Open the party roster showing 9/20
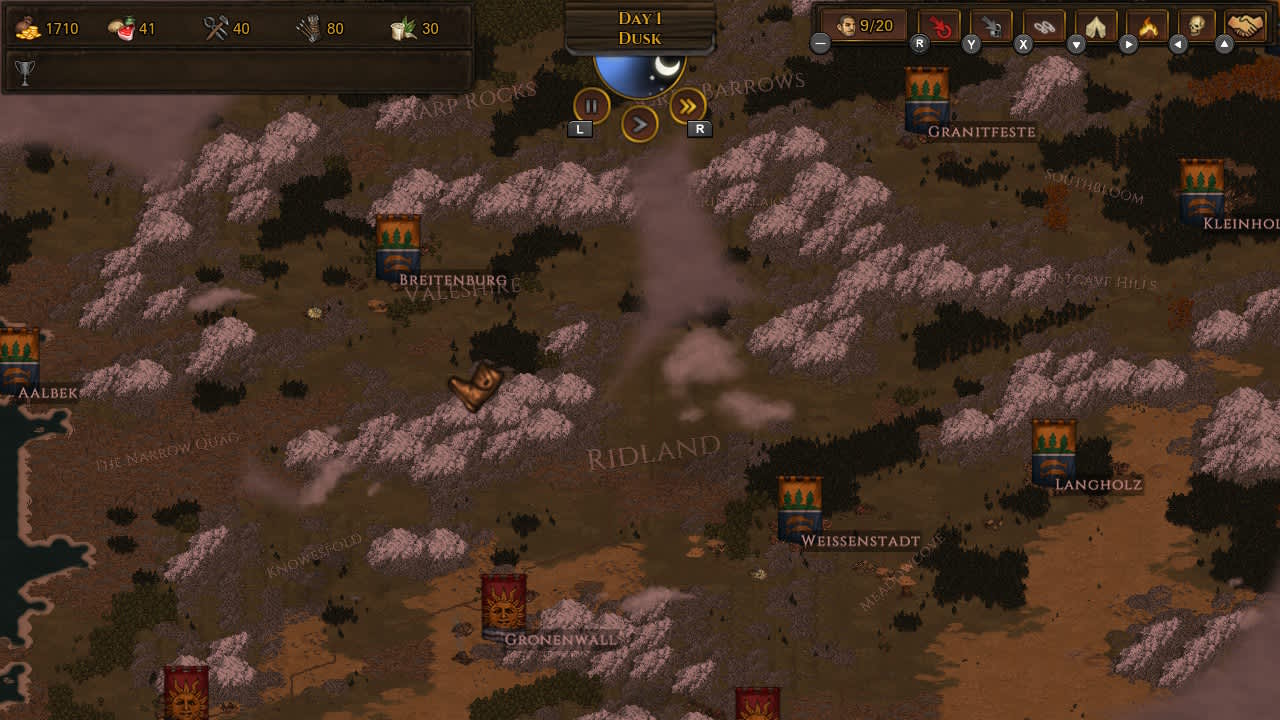Screen dimensions: 1280x720 point(864,23)
